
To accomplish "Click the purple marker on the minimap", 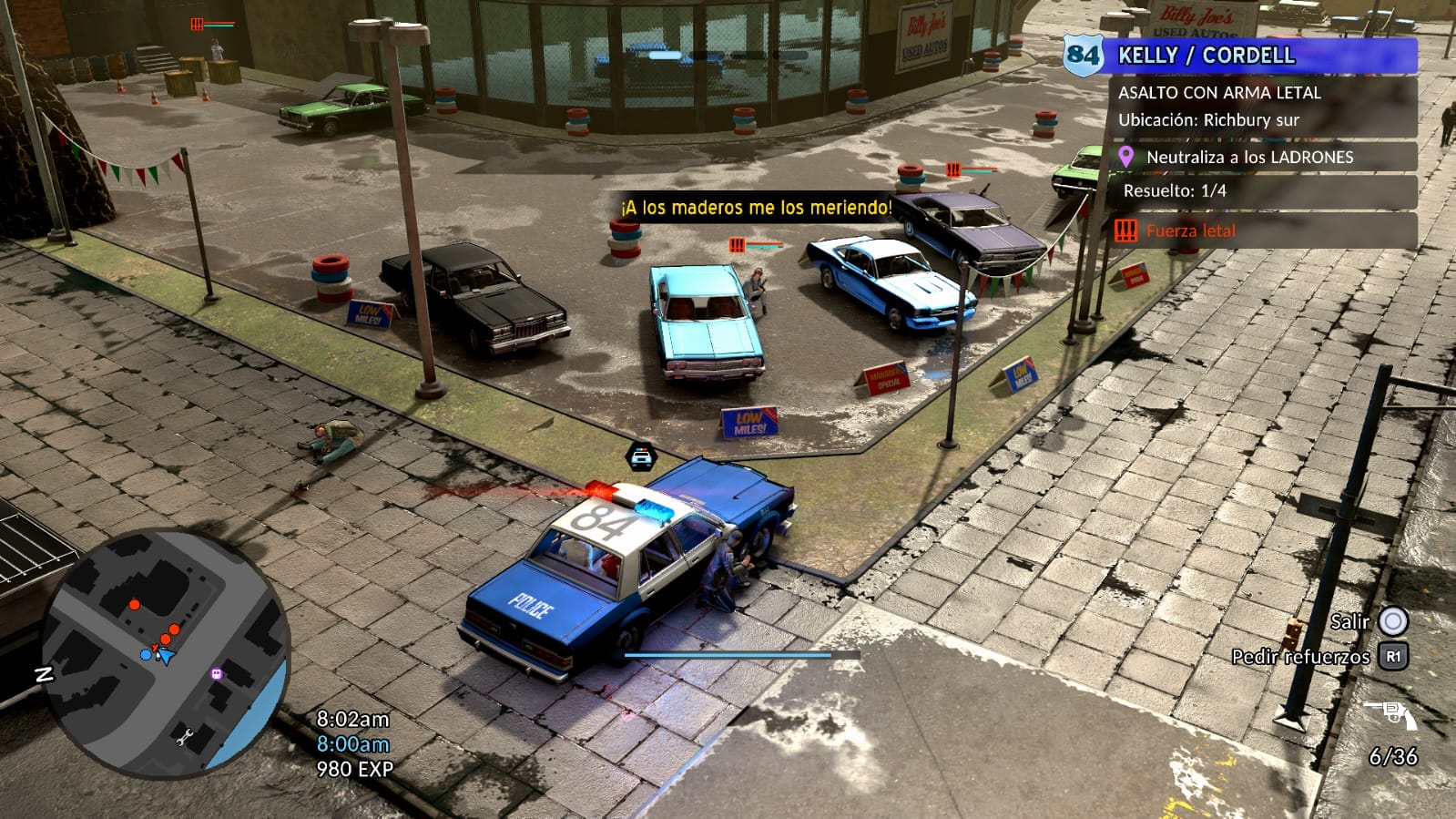I will (x=217, y=674).
